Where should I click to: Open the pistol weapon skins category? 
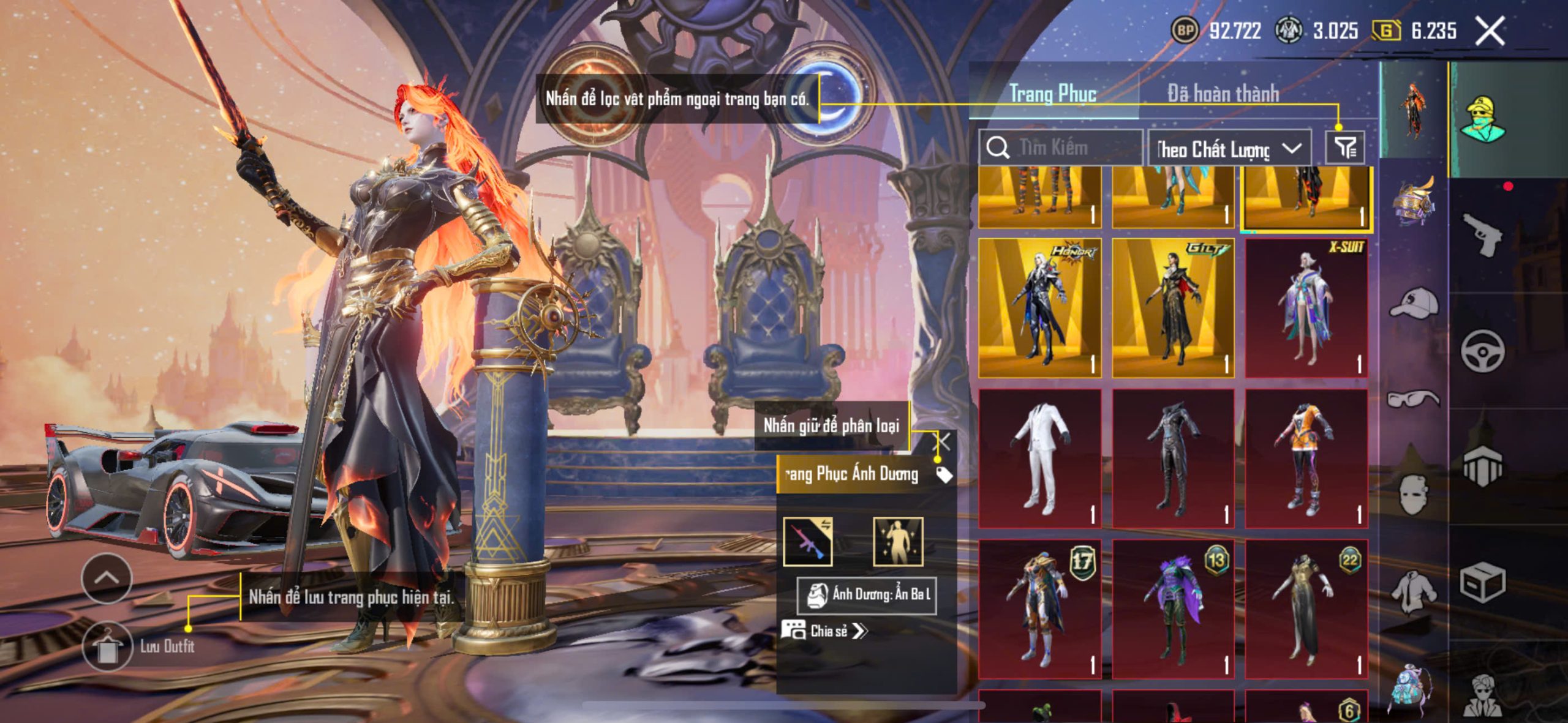tap(1483, 234)
